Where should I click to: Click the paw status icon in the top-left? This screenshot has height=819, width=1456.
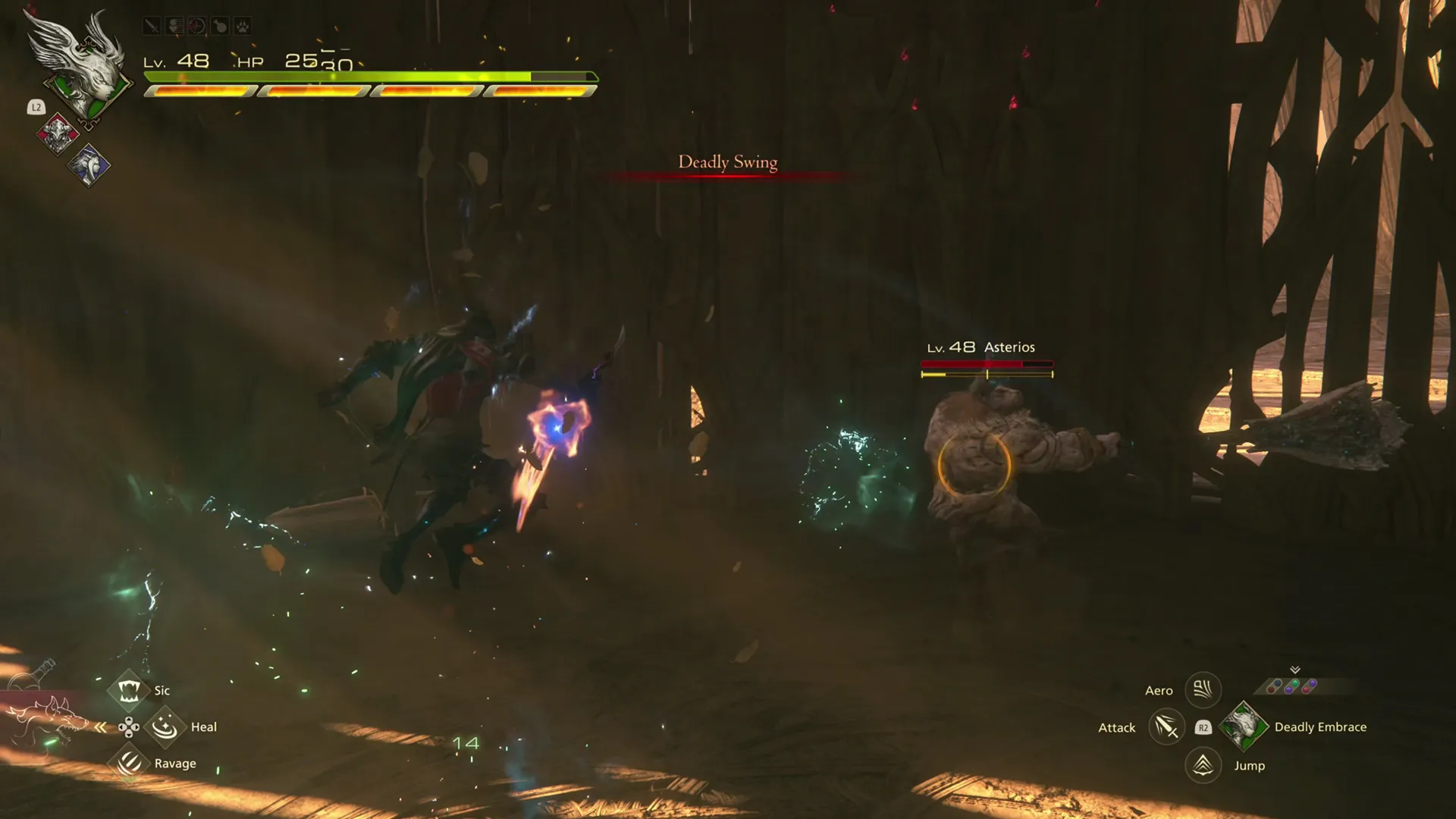241,26
